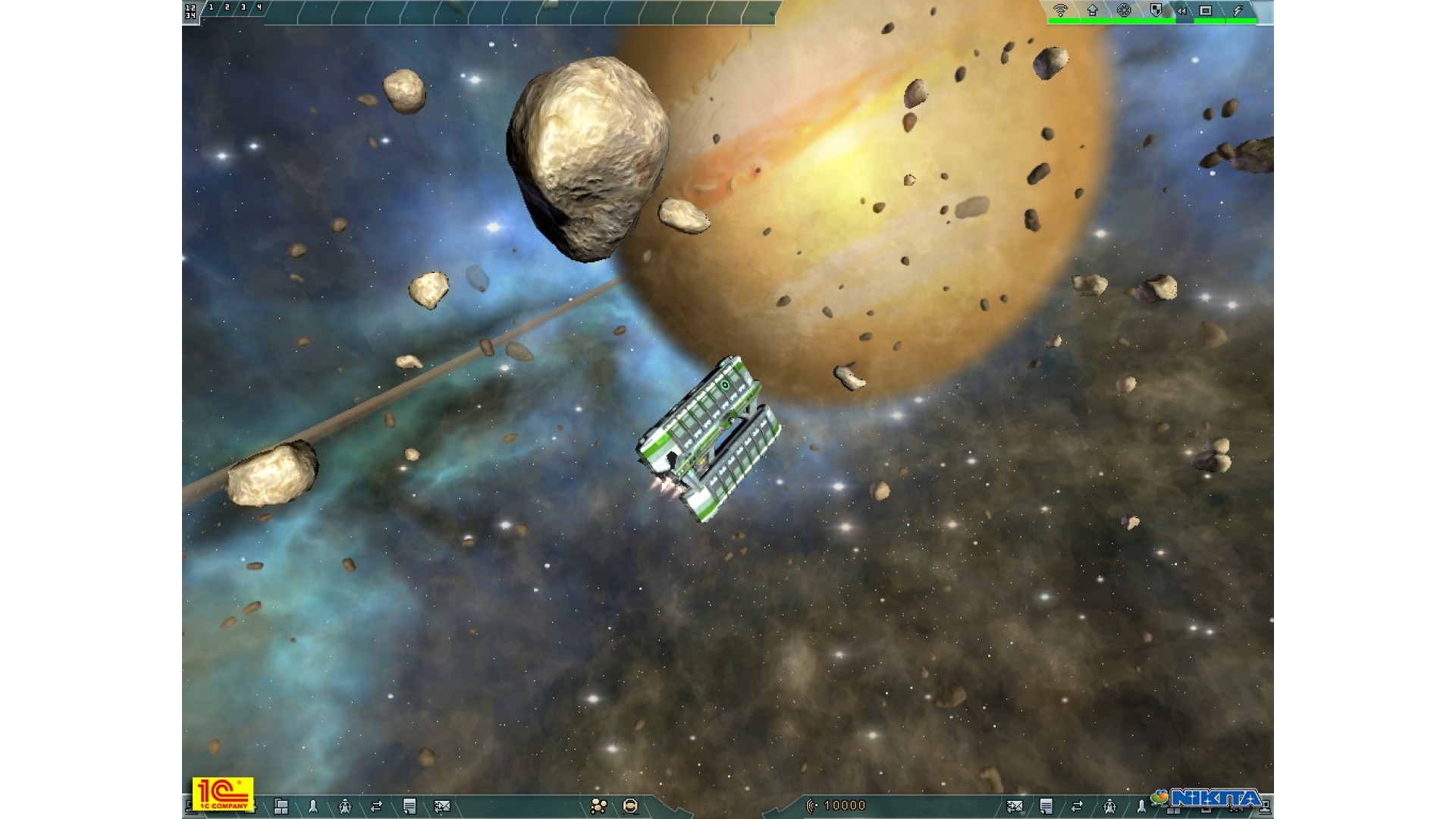Open the left bar's envelope messages icon
1456x819 pixels.
[442, 806]
